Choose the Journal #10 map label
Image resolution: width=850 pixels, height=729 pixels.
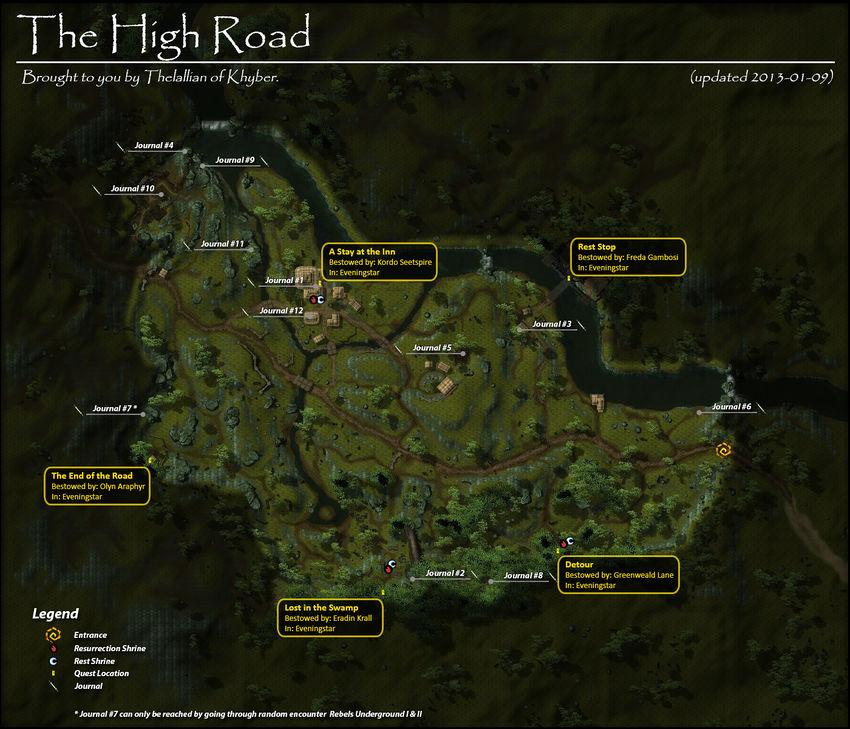click(x=132, y=189)
